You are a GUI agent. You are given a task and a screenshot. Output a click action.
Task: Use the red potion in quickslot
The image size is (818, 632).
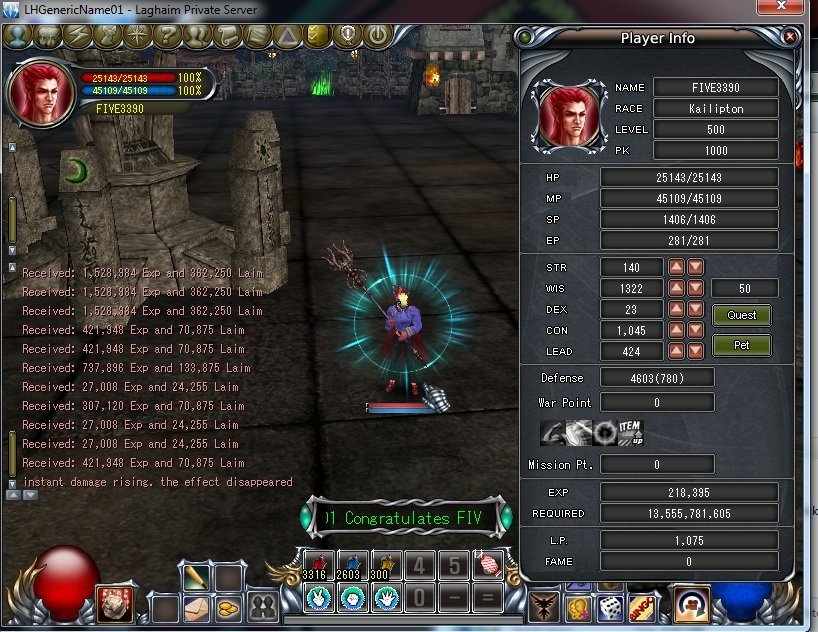319,565
